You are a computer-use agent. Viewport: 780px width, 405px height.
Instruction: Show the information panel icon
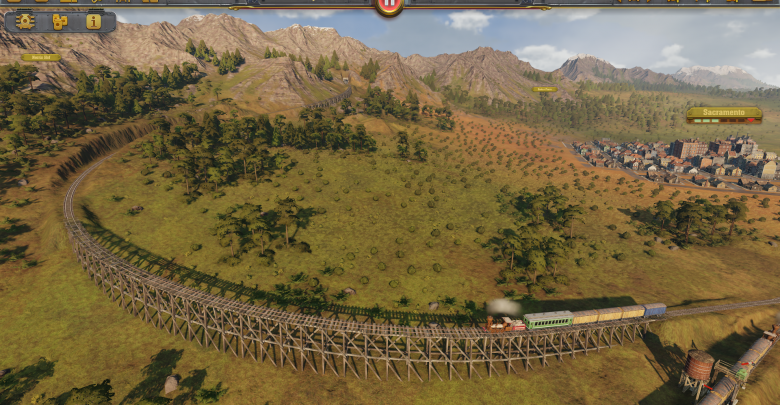pos(93,21)
